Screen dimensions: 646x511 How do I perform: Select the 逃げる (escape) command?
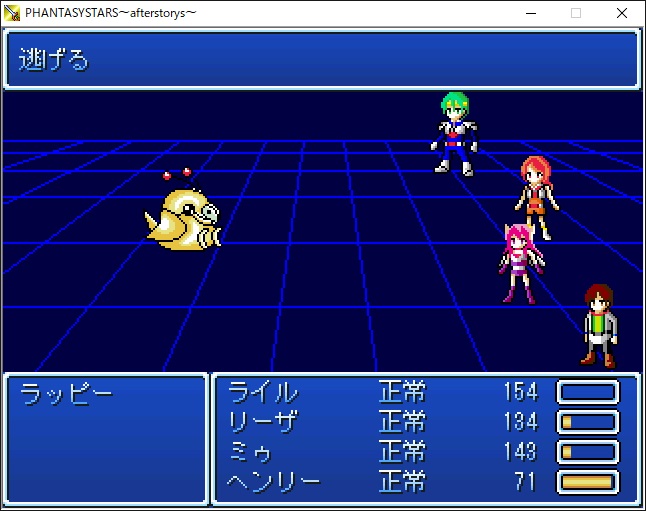click(x=55, y=60)
